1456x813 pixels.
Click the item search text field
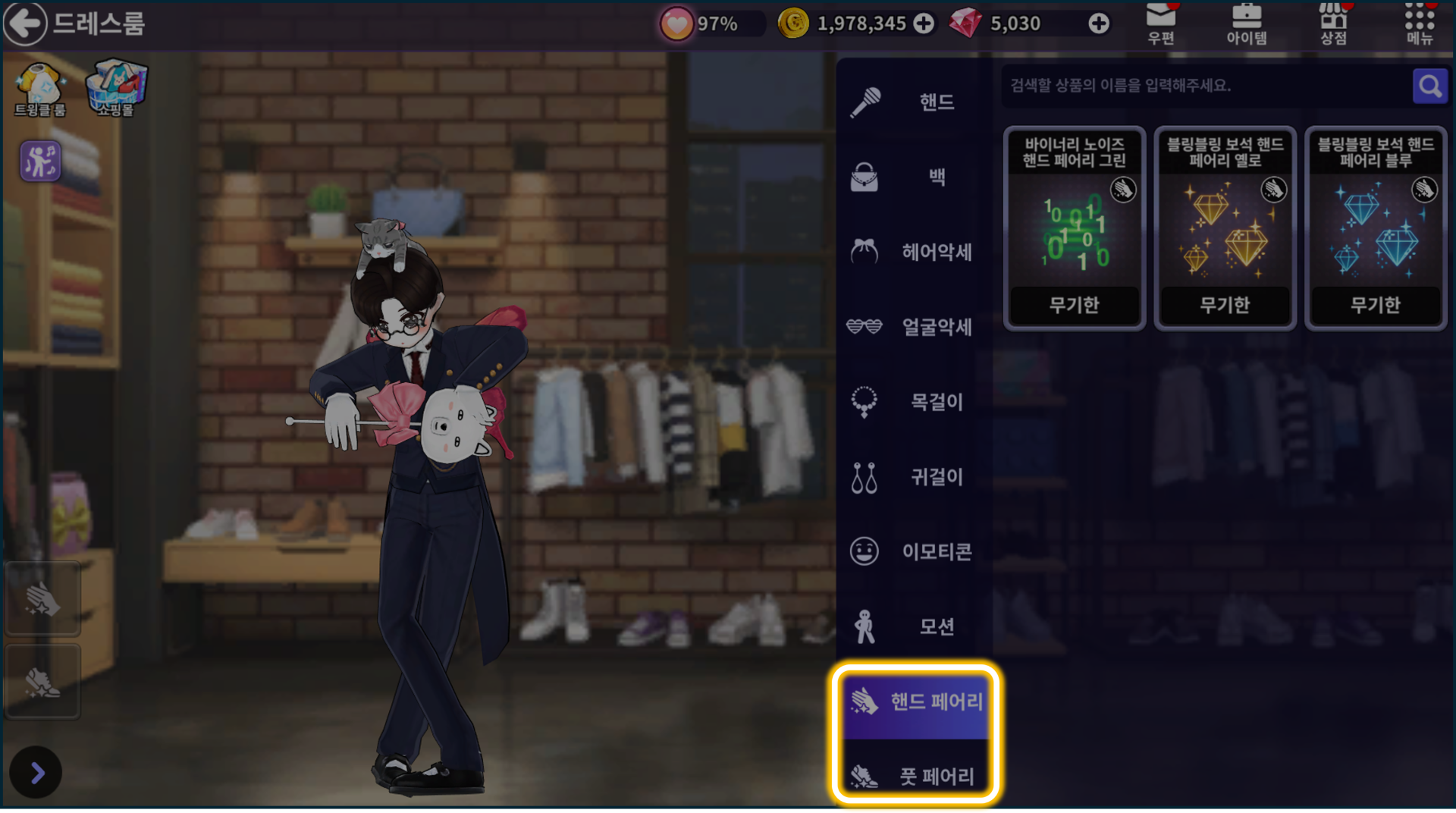pos(1206,86)
